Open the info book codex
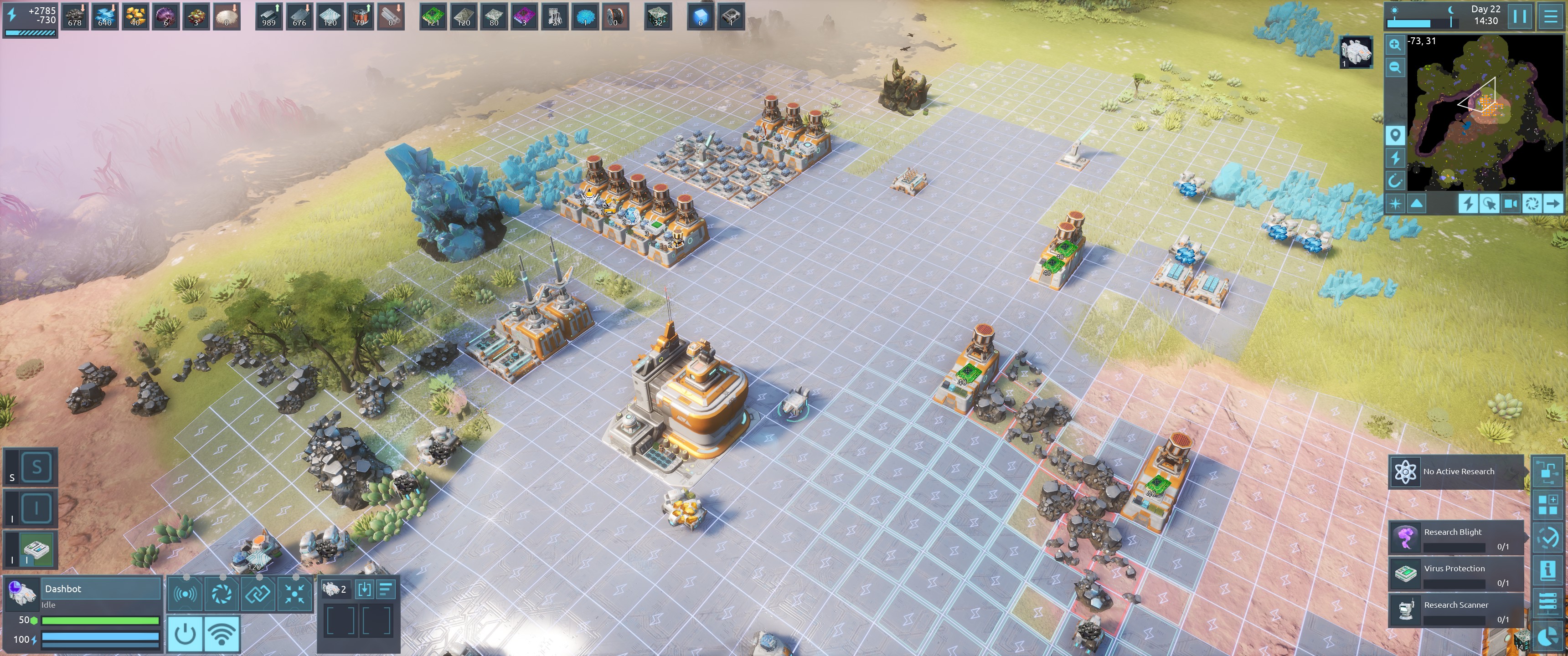Viewport: 1568px width, 656px height. (1547, 570)
